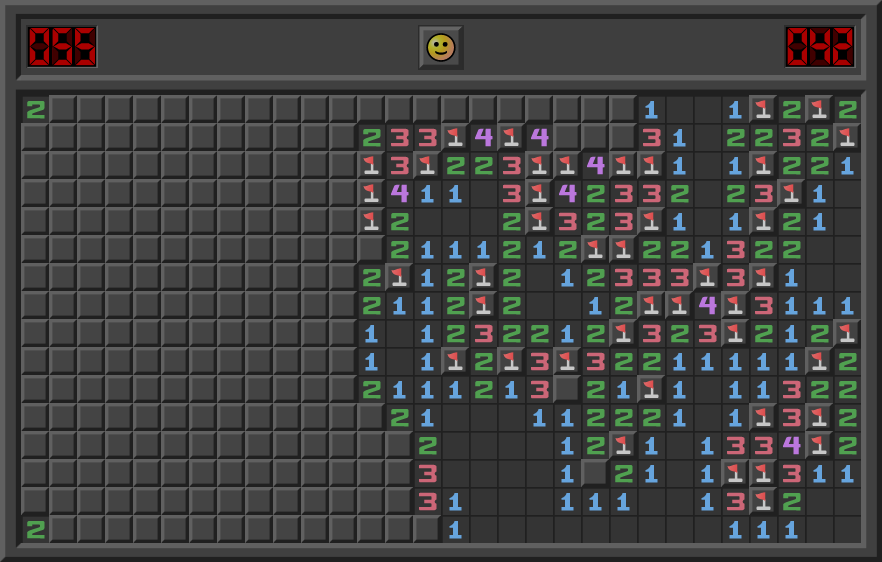This screenshot has width=882, height=562.
Task: Select the number 2 tile in the top-right corner
Action: 847,109
